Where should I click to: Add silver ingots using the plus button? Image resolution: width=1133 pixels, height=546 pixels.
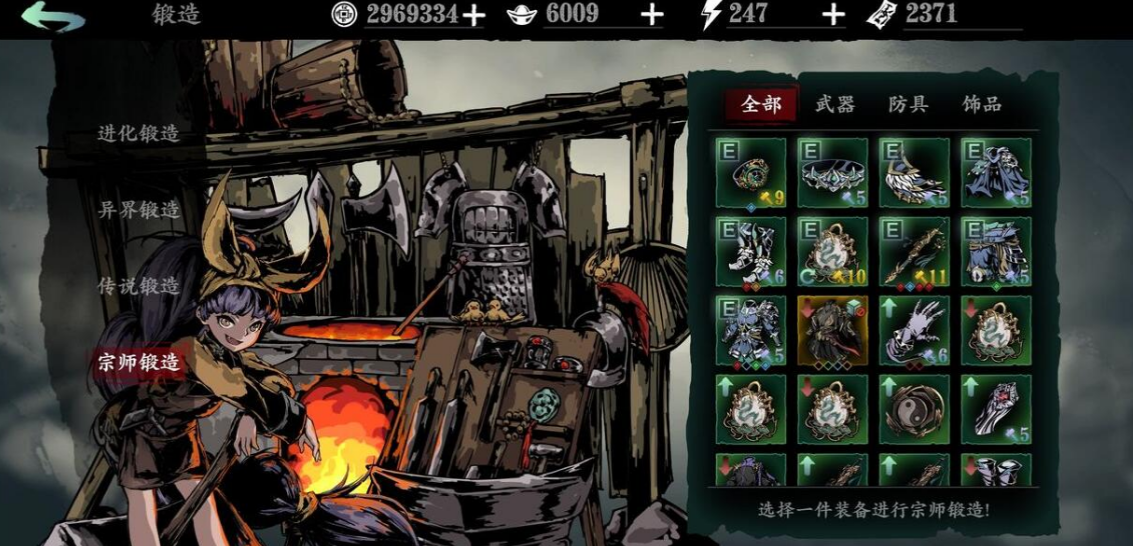[x=651, y=15]
